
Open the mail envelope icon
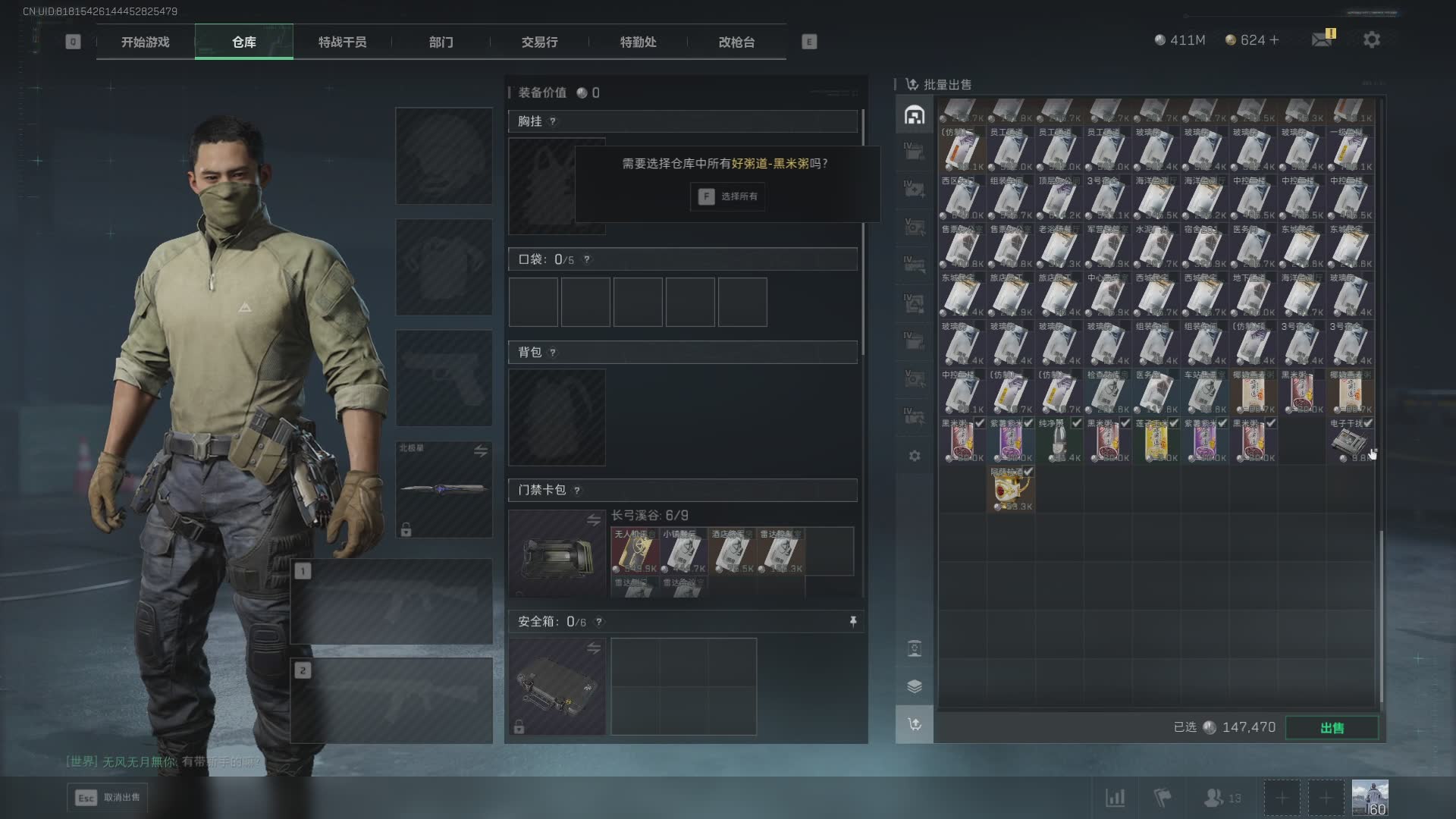tap(1322, 39)
